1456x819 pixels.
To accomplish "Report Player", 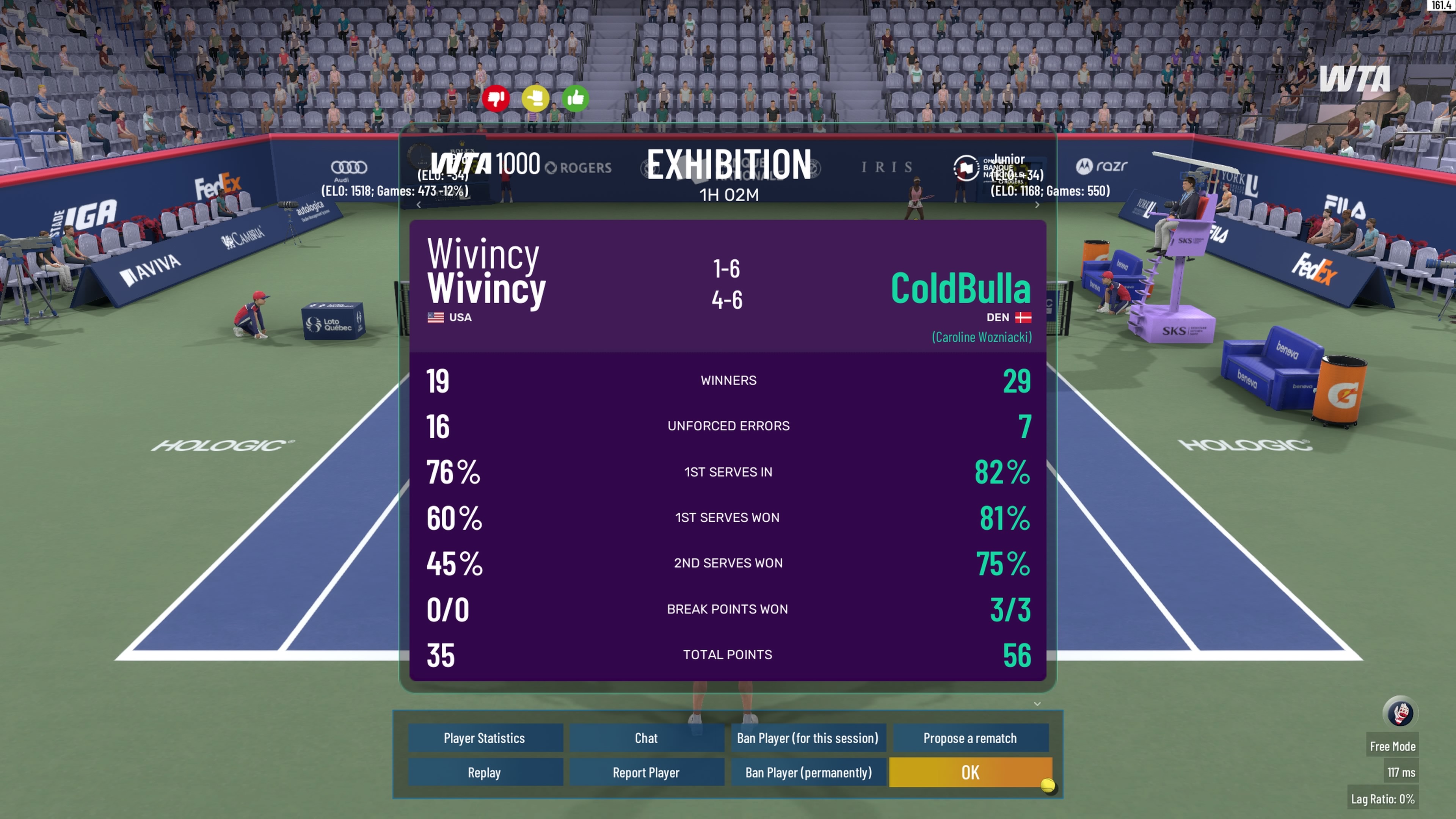I will click(x=646, y=773).
